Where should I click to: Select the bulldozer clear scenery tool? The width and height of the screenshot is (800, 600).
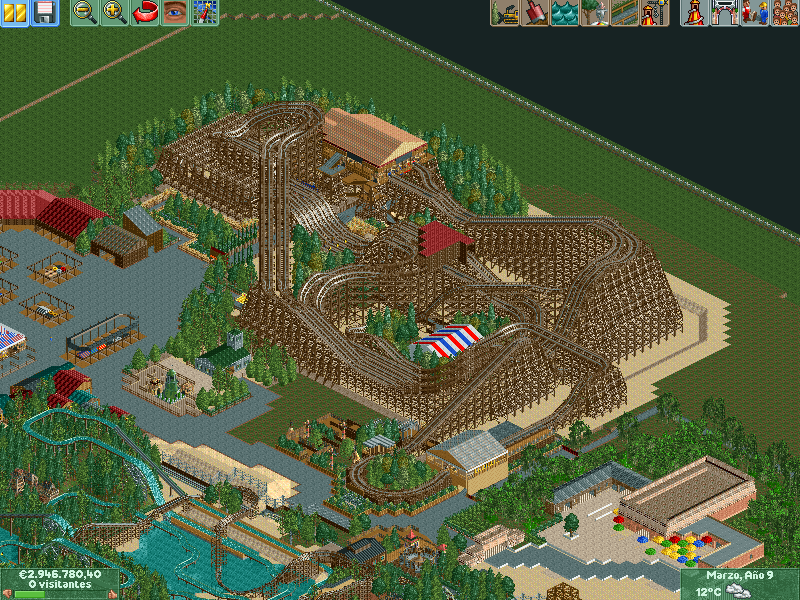pos(505,13)
